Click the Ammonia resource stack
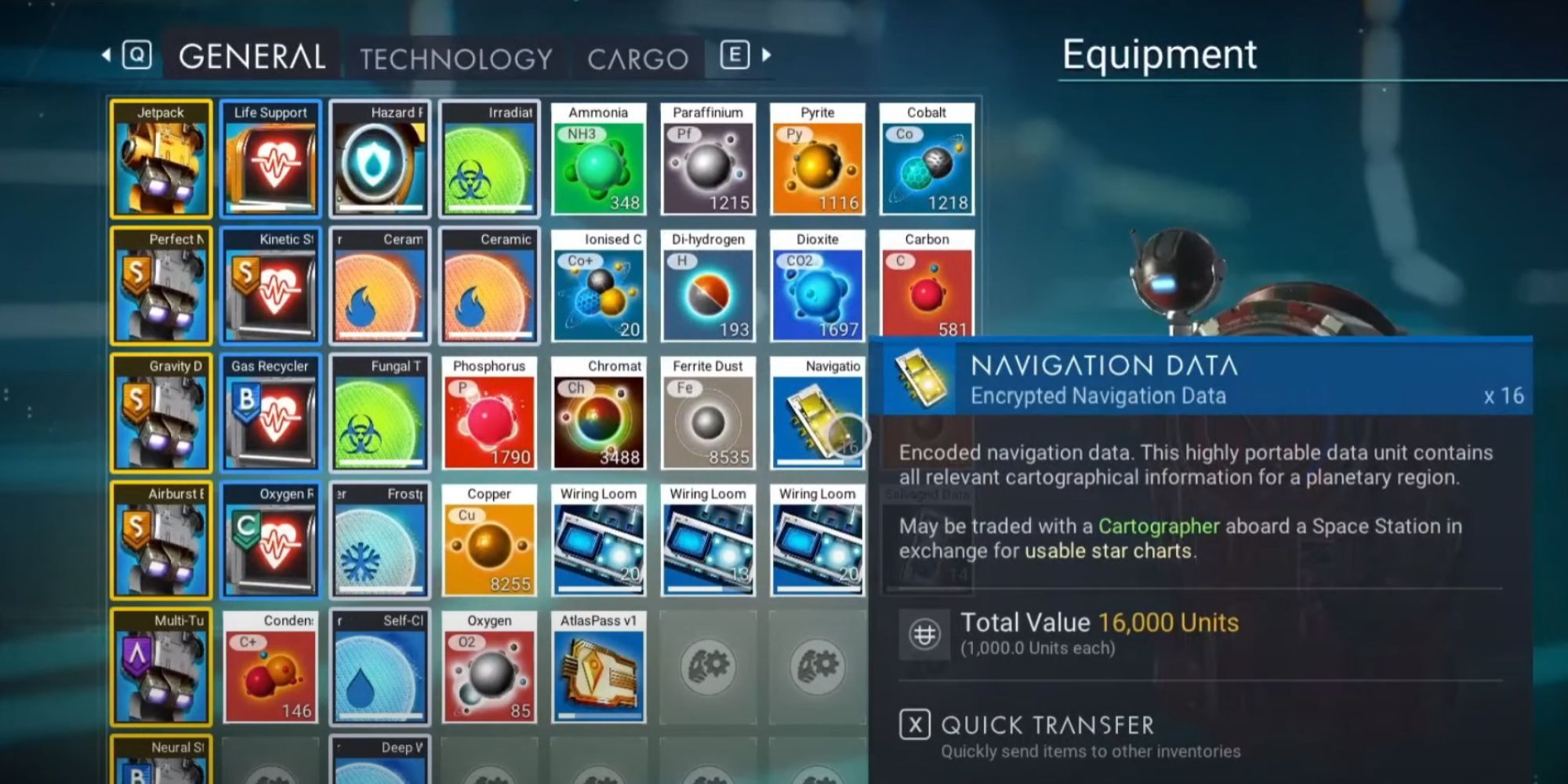1568x784 pixels. 598,158
